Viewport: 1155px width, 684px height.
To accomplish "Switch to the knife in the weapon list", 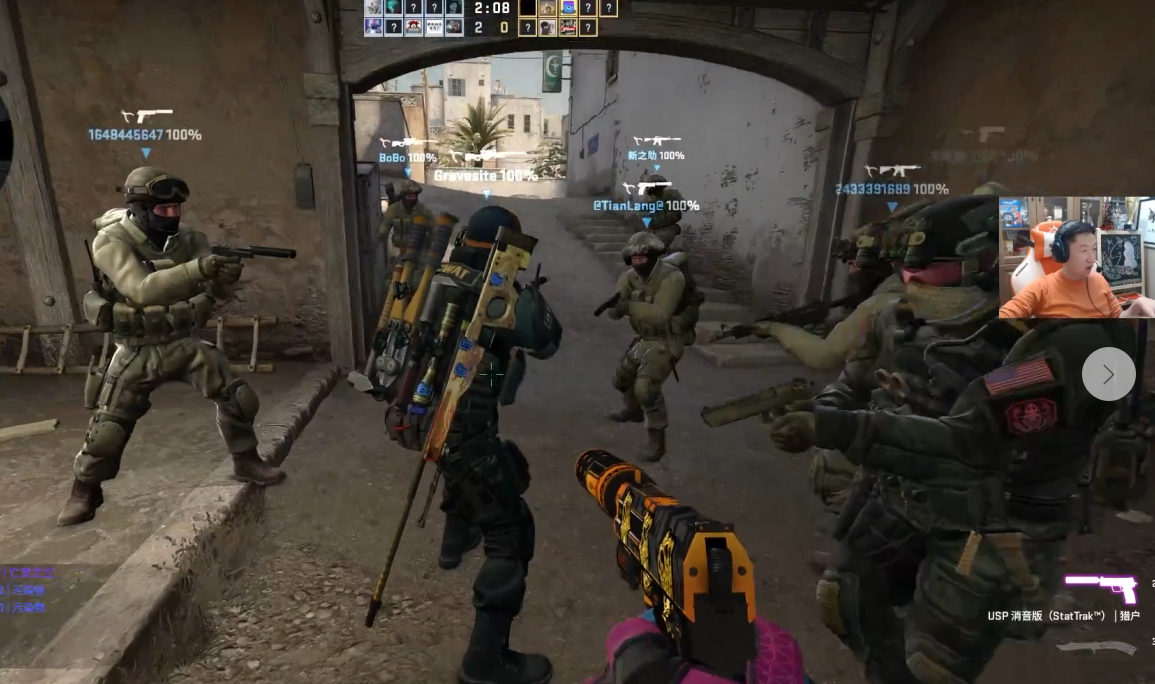I will (x=1096, y=649).
